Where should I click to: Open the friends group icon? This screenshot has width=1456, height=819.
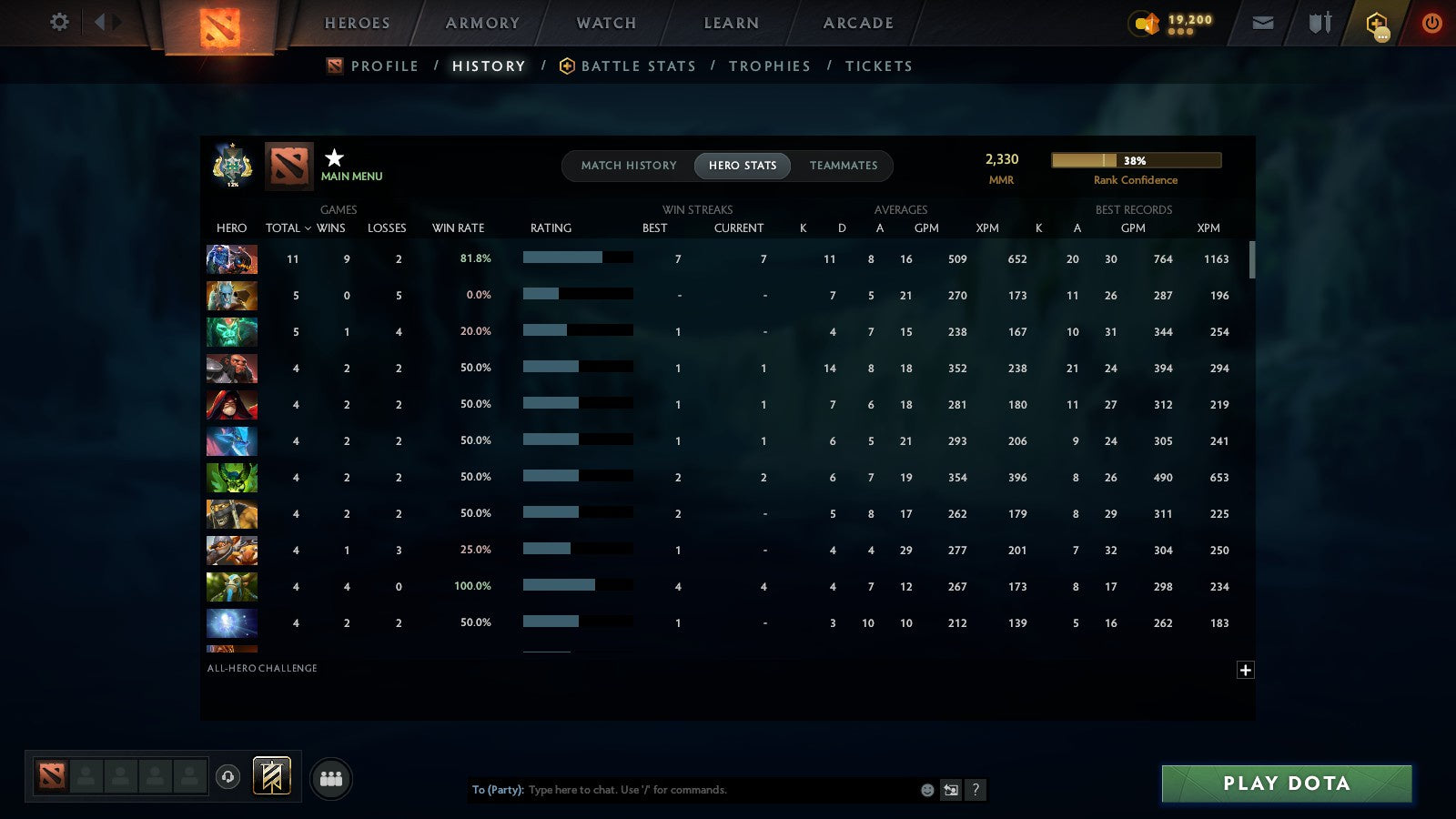point(331,778)
